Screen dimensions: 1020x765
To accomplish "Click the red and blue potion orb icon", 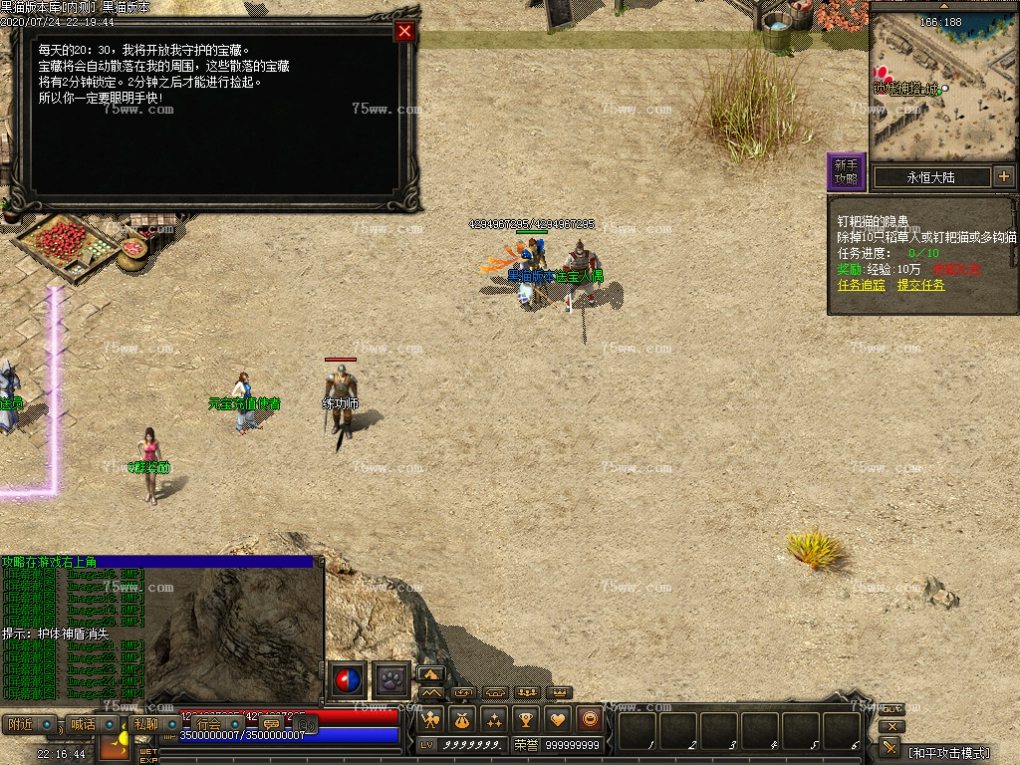I will pos(346,680).
